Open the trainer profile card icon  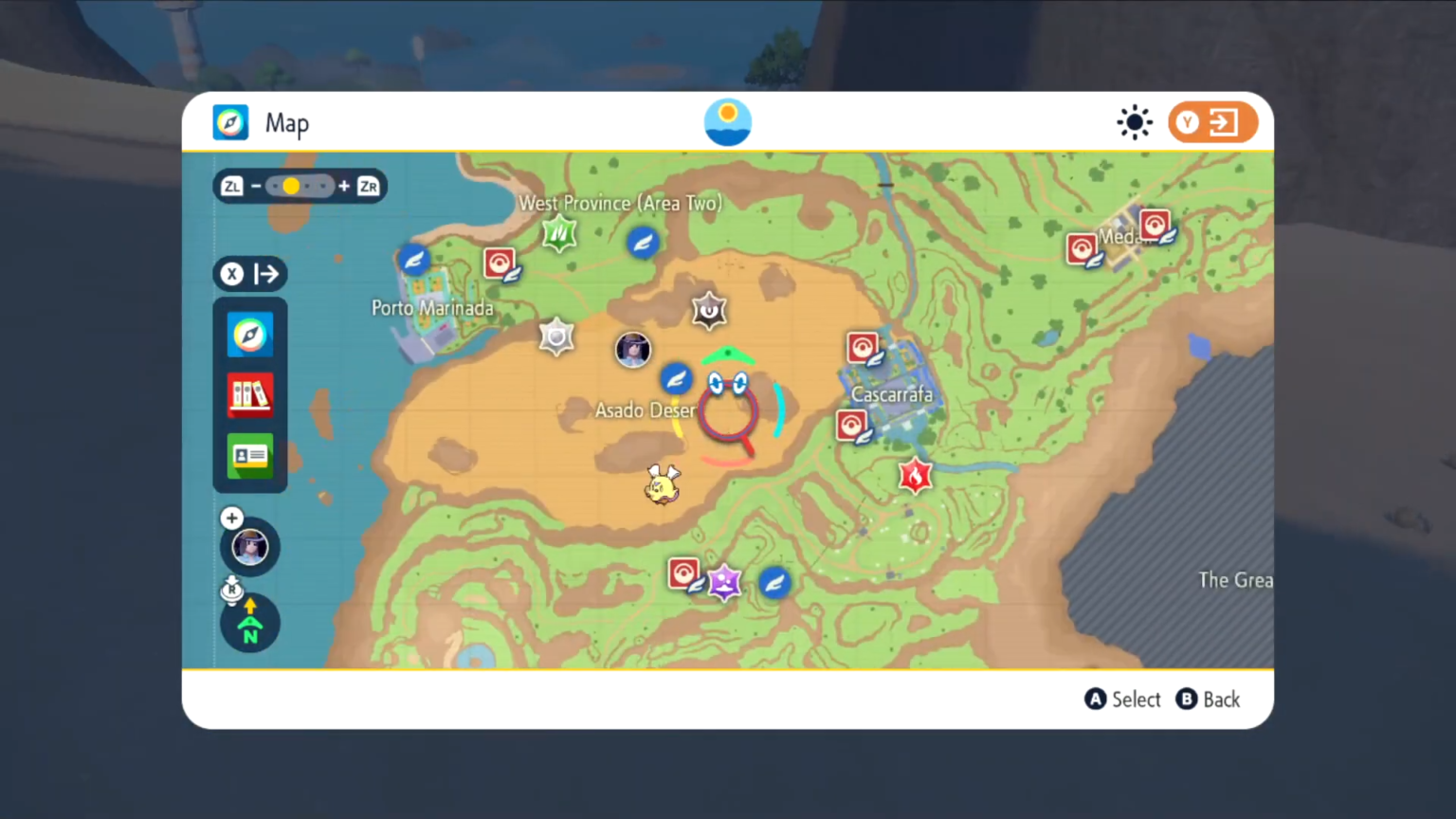click(250, 456)
